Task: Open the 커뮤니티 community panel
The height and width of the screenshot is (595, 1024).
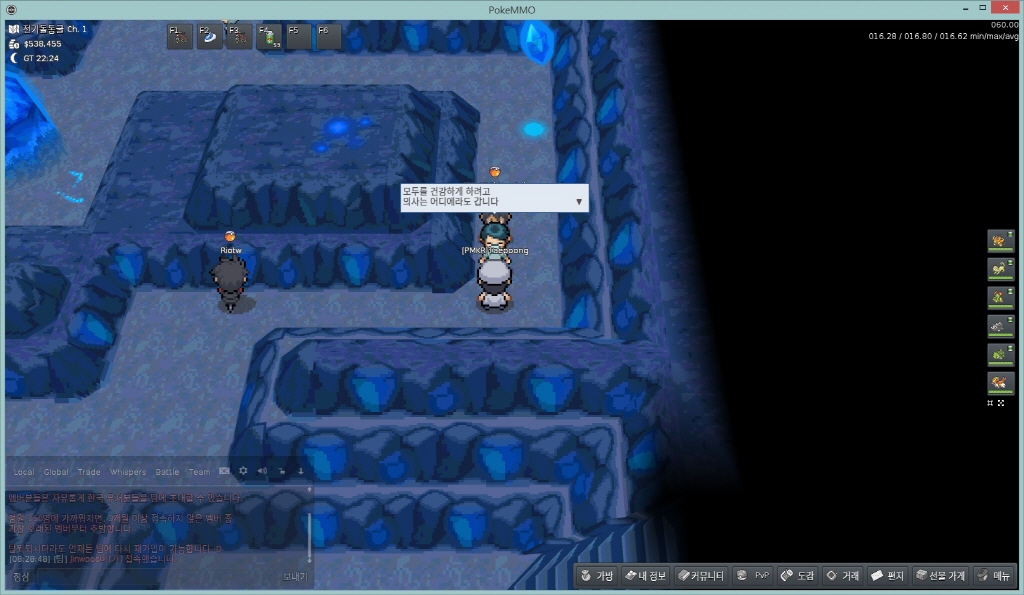Action: 701,575
